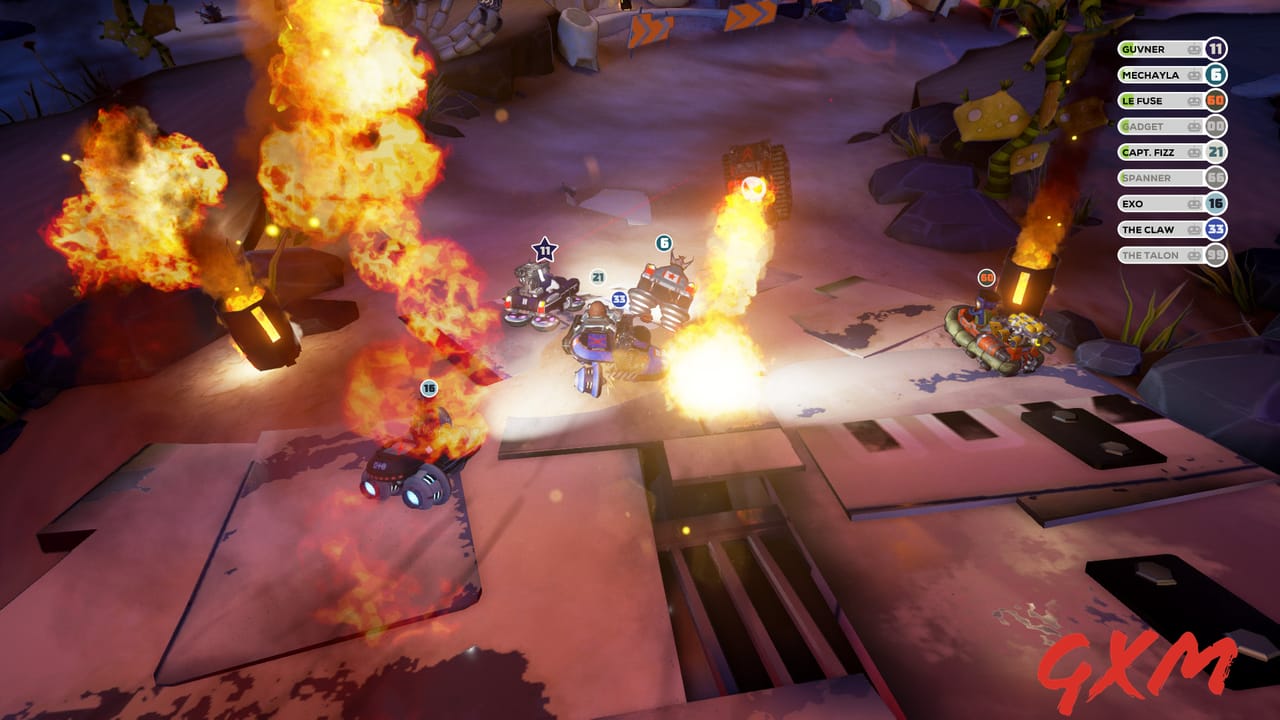
Task: Click LE FUSE's orange score badge 60
Action: (1215, 101)
